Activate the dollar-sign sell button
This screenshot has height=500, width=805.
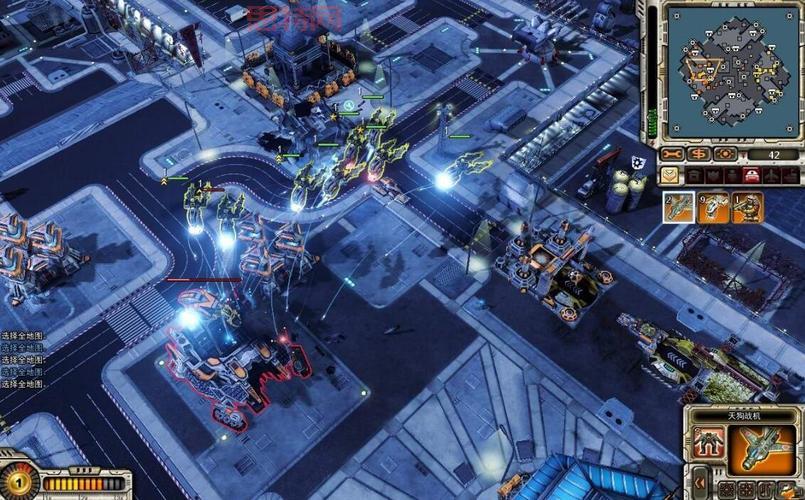699,154
